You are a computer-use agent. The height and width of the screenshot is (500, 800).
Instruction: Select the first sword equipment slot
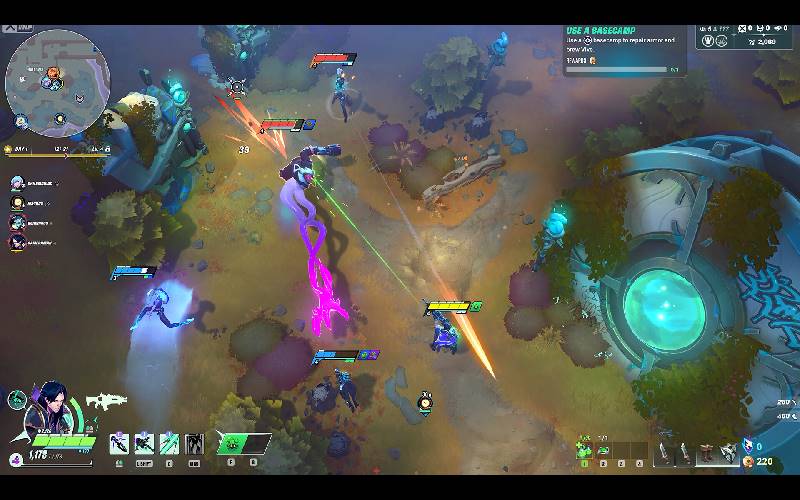pyautogui.click(x=663, y=454)
